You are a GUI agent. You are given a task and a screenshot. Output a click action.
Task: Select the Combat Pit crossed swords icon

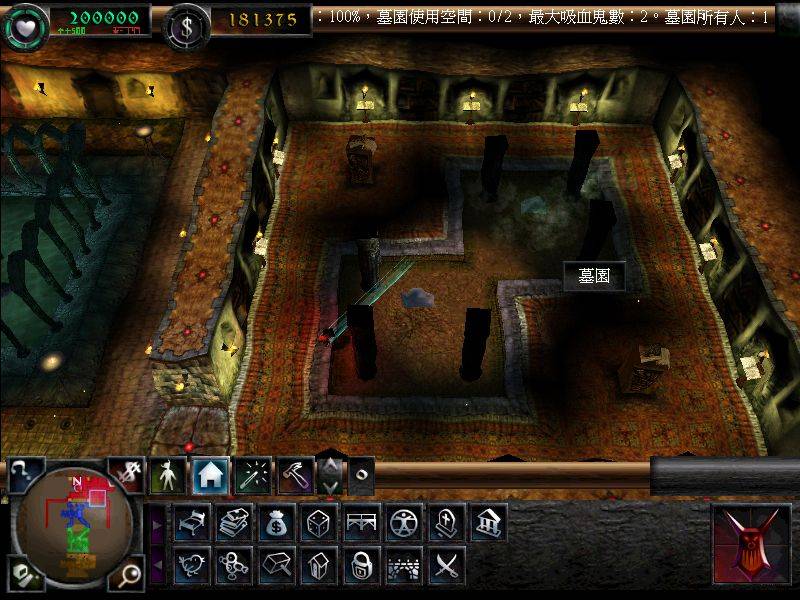coord(447,565)
